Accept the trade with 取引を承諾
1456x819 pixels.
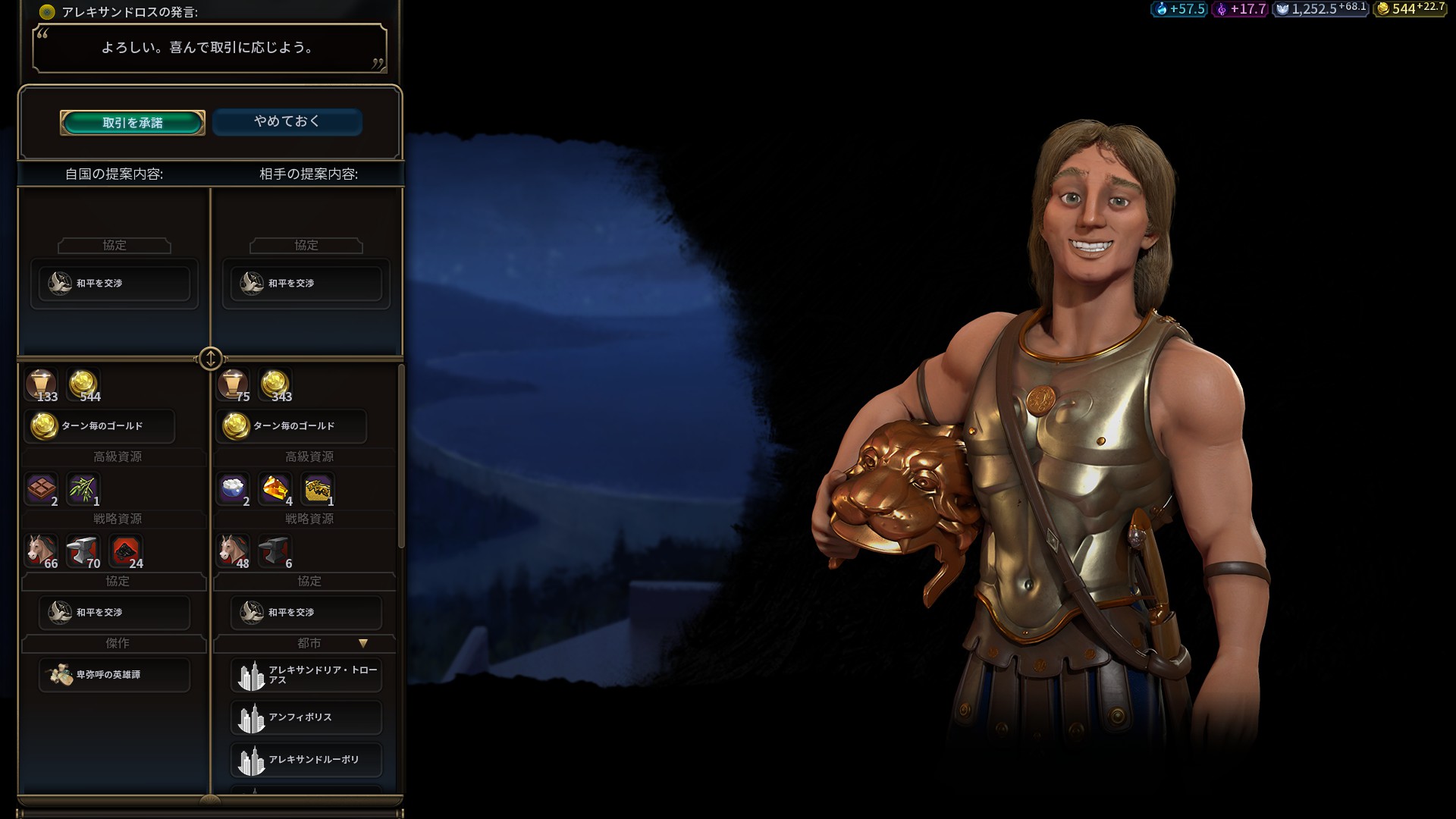point(133,123)
